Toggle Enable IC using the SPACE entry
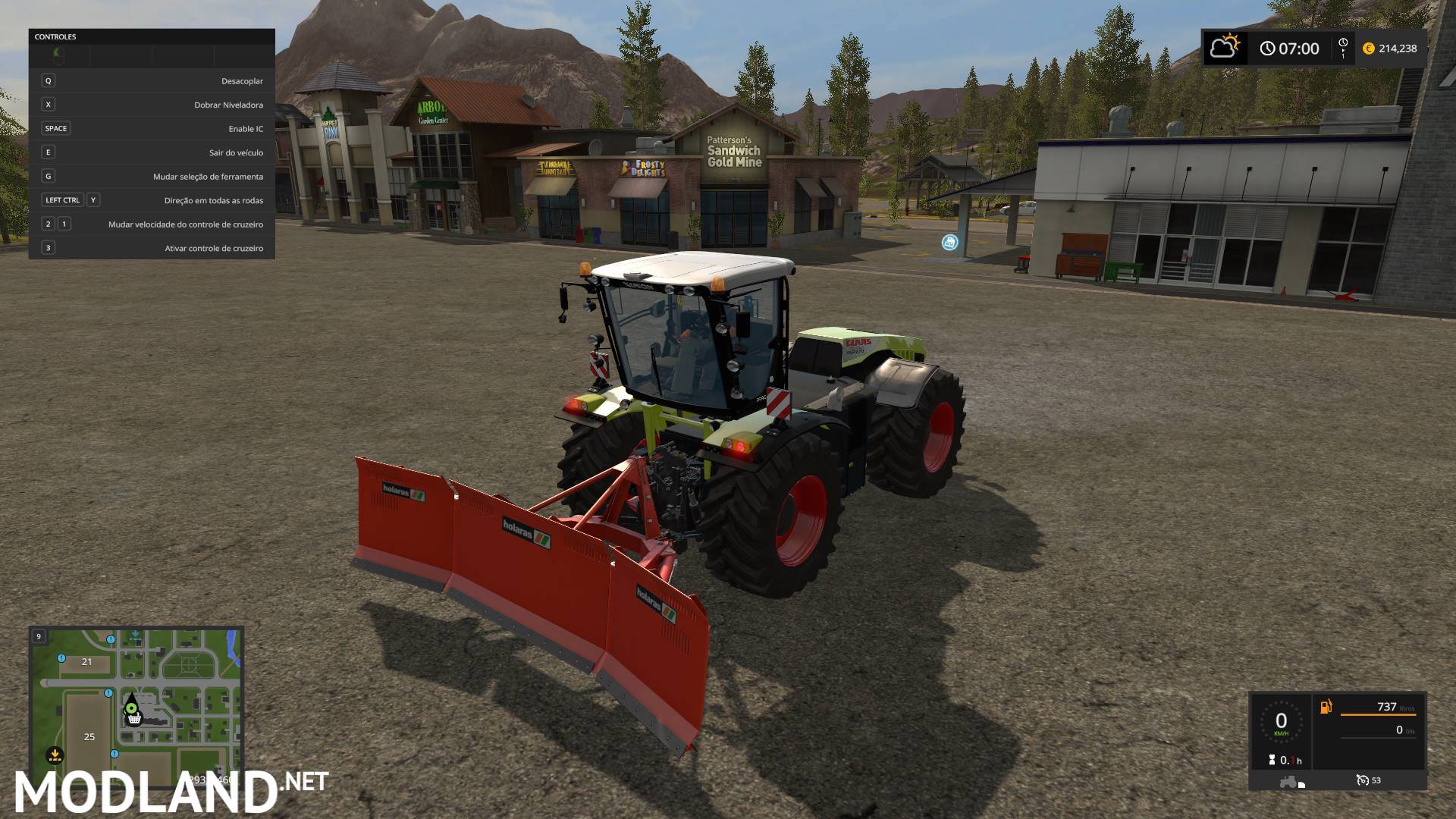1456x819 pixels. pyautogui.click(x=152, y=128)
